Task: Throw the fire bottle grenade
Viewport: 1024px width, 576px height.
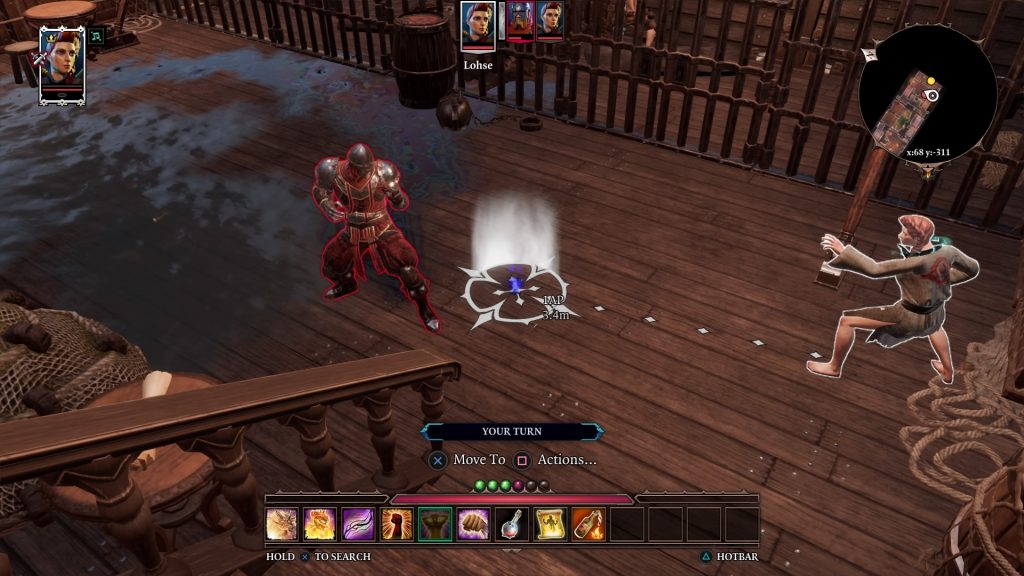Action: pyautogui.click(x=588, y=524)
